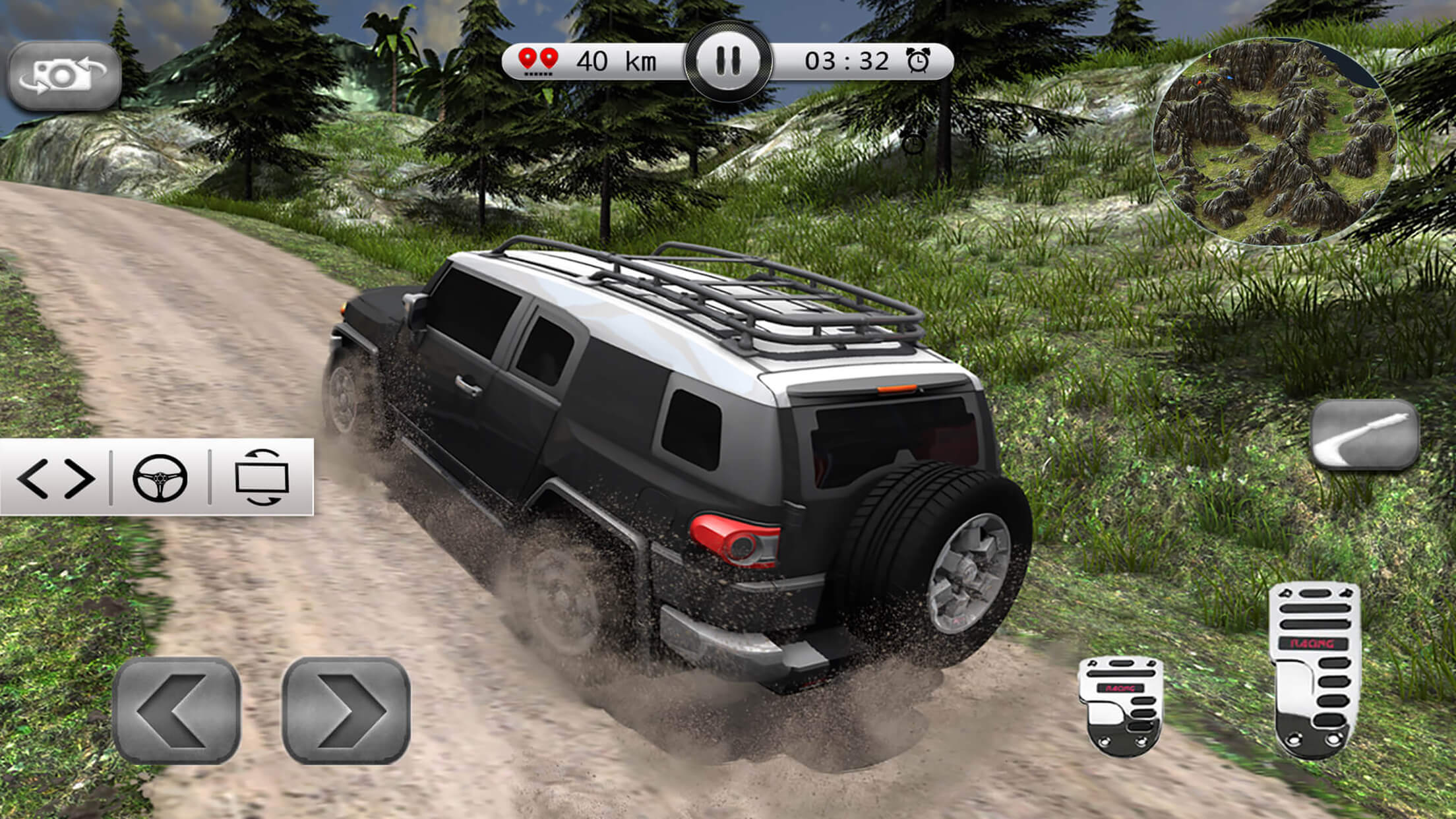Steer left with the left arrow button
The image size is (1456, 819).
coord(176,710)
